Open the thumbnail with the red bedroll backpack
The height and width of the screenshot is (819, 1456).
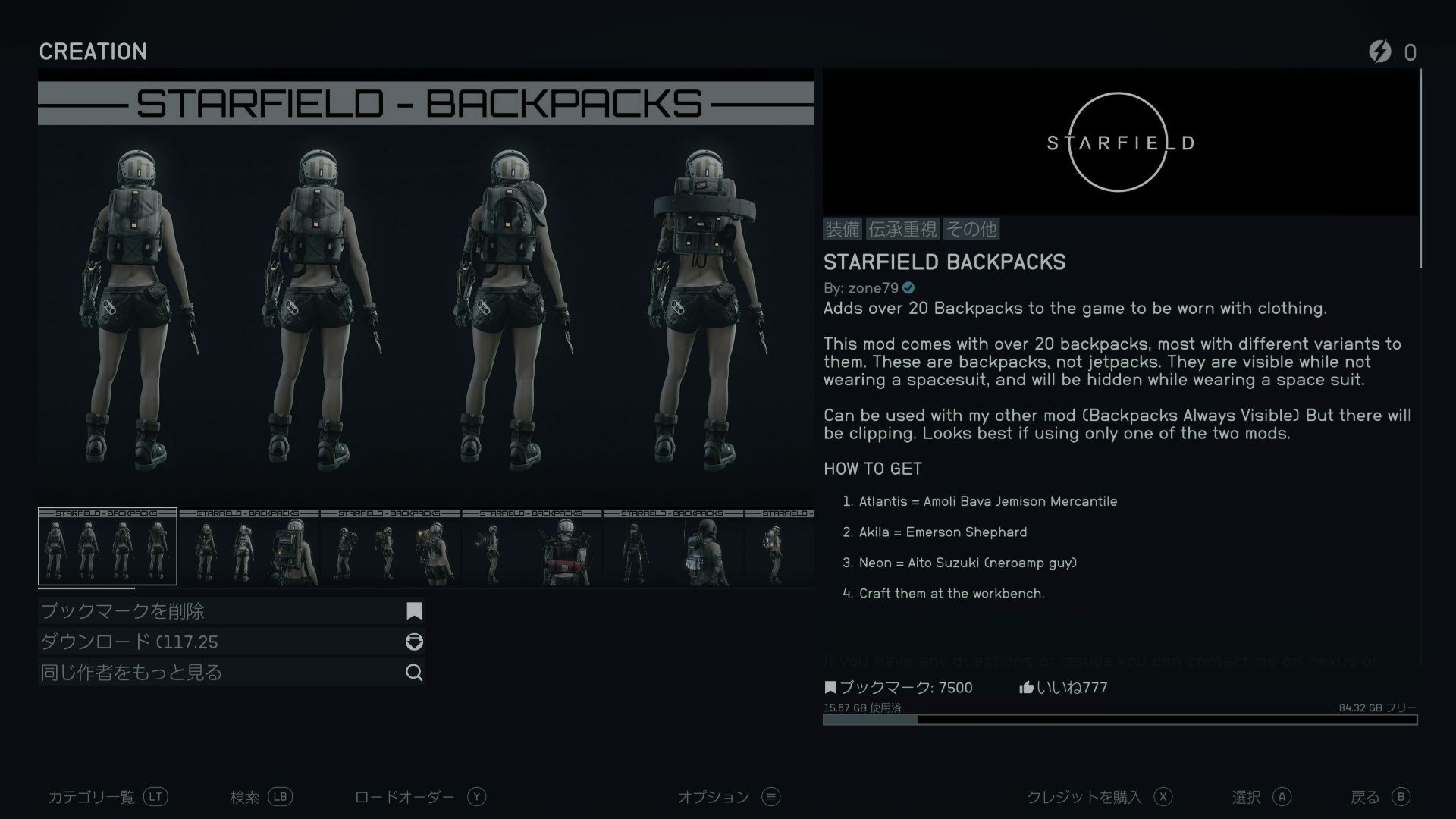click(532, 547)
